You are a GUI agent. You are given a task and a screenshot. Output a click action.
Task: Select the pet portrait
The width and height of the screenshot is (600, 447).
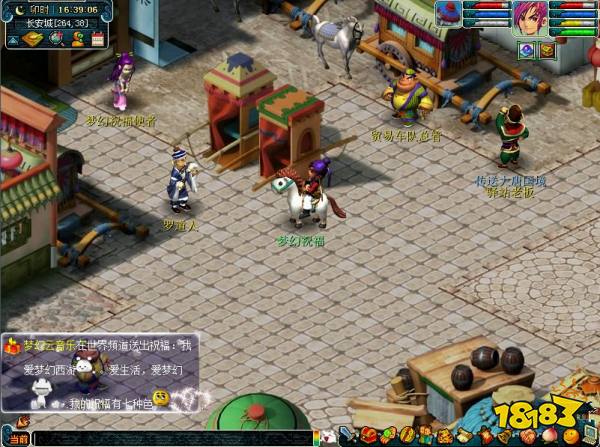[447, 13]
